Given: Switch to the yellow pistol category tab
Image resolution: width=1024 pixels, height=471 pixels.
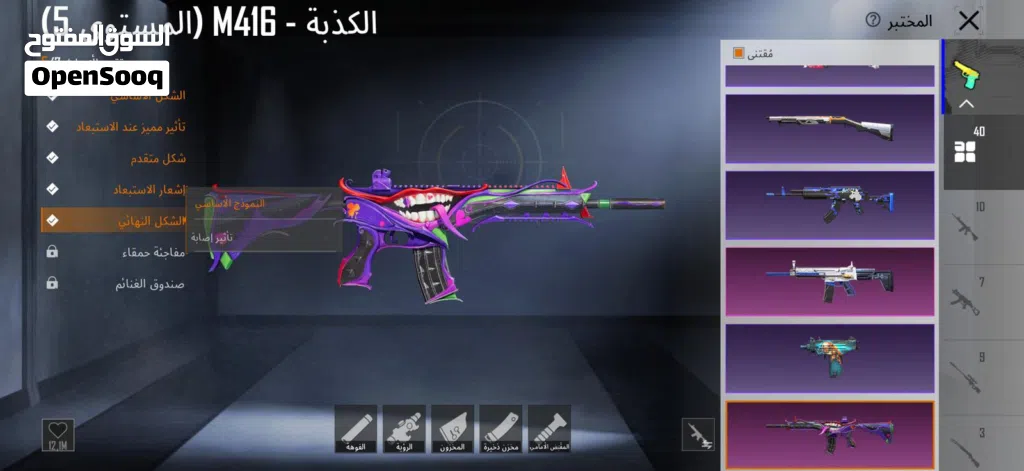Looking at the screenshot, I should point(965,72).
